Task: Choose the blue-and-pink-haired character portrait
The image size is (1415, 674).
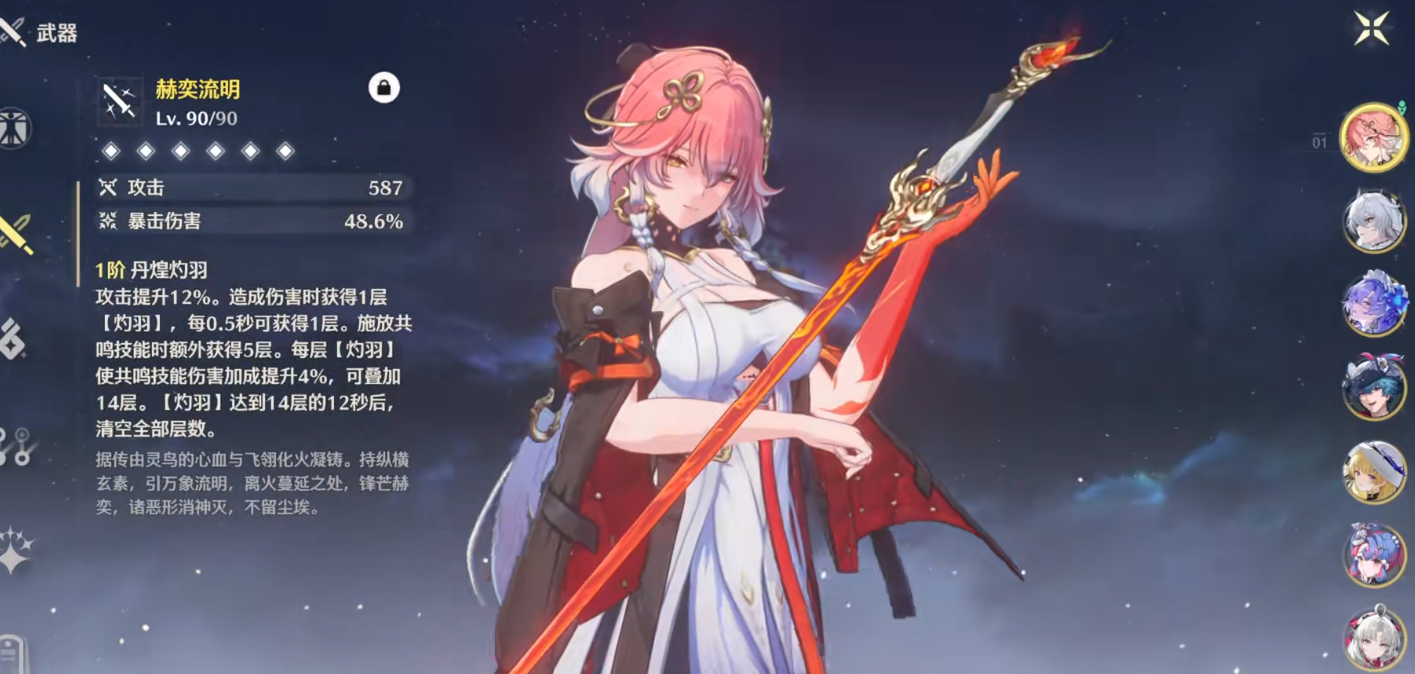Action: coord(1374,555)
